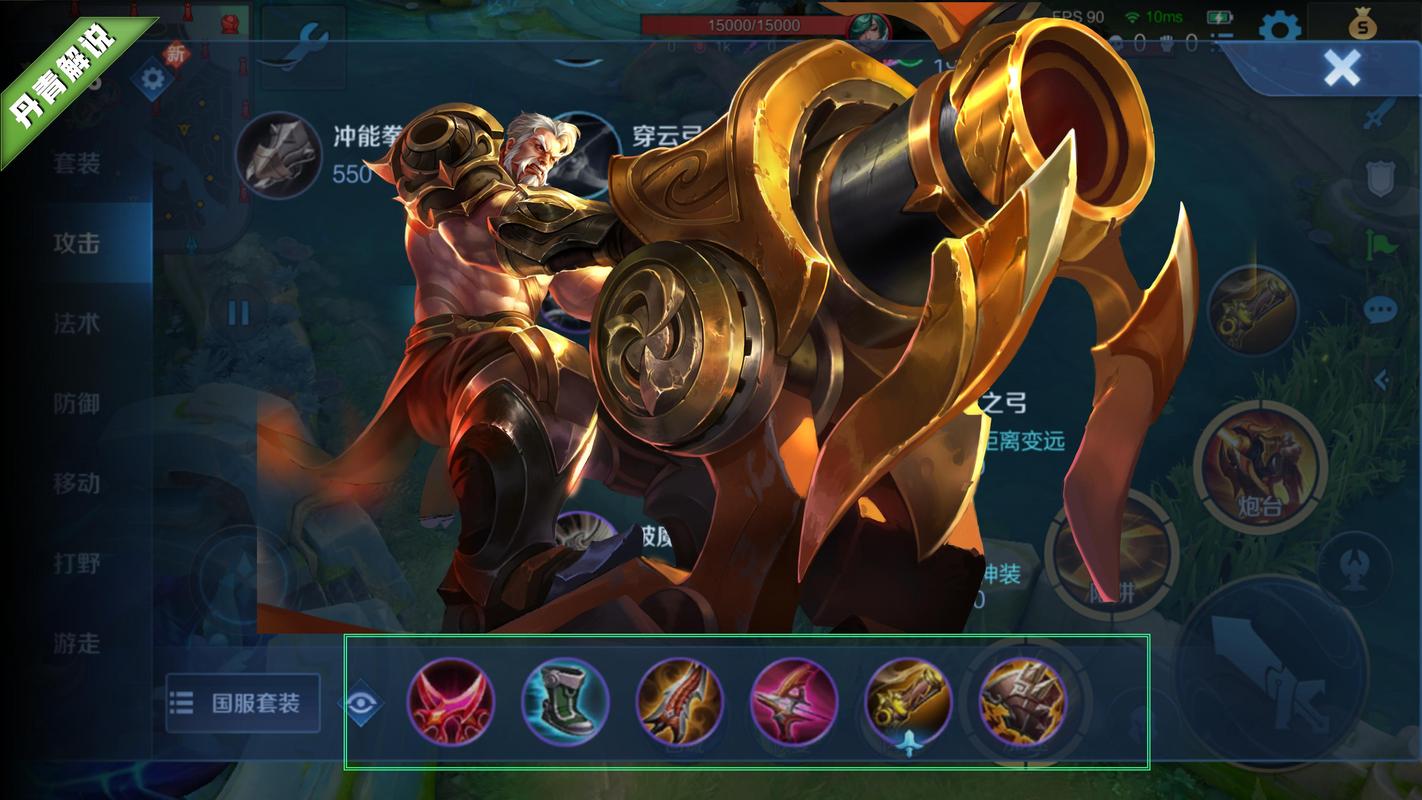The width and height of the screenshot is (1422, 800).
Task: Open the 移动 movement category
Action: tap(77, 483)
